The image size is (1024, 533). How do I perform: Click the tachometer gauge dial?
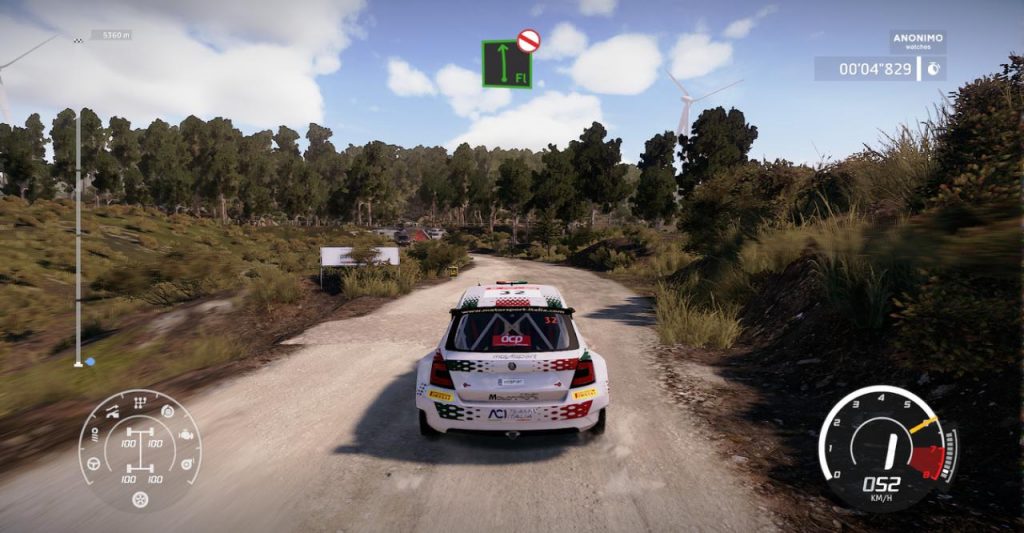pyautogui.click(x=886, y=445)
